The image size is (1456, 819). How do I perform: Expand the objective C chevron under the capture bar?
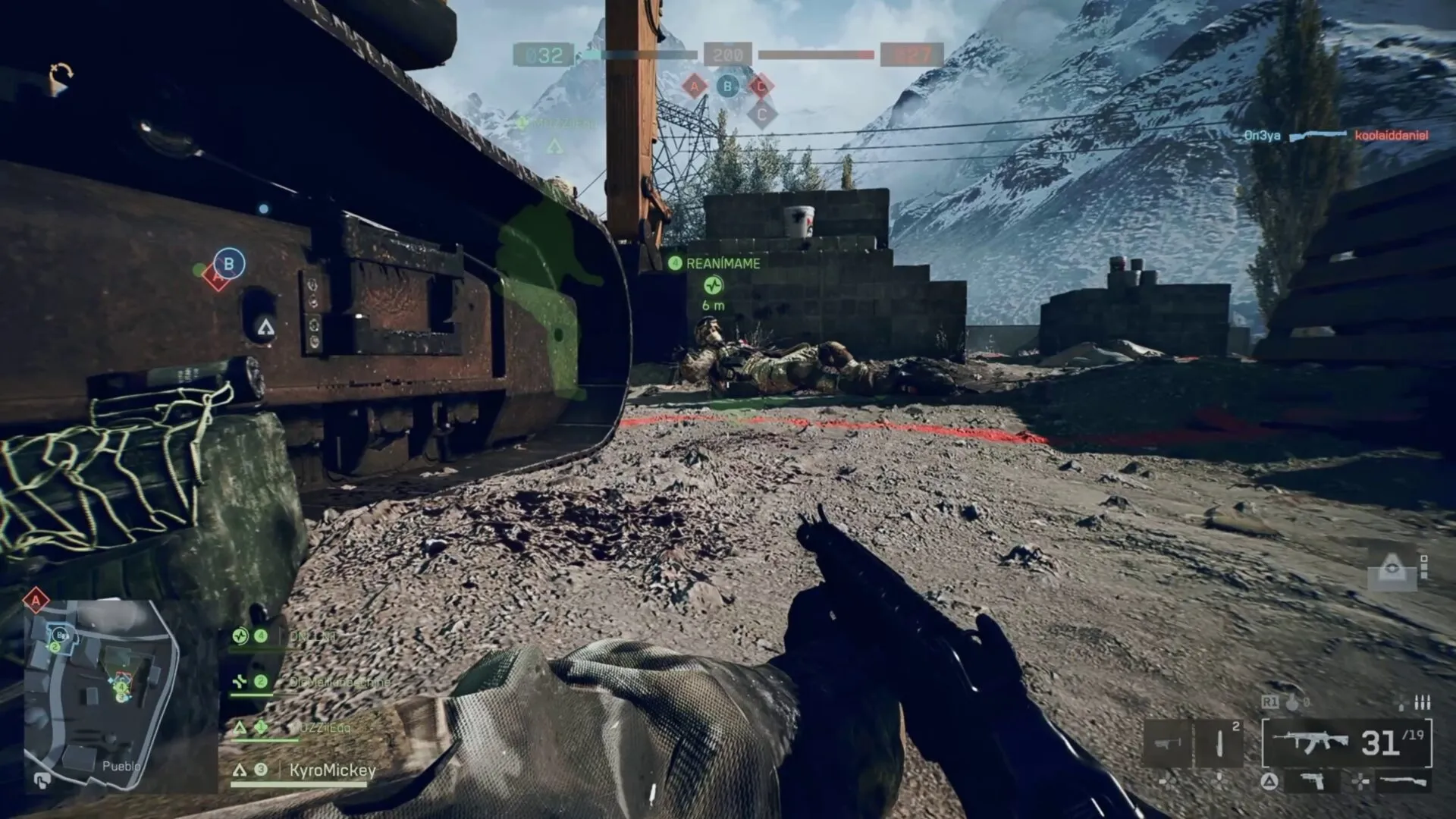tap(761, 114)
